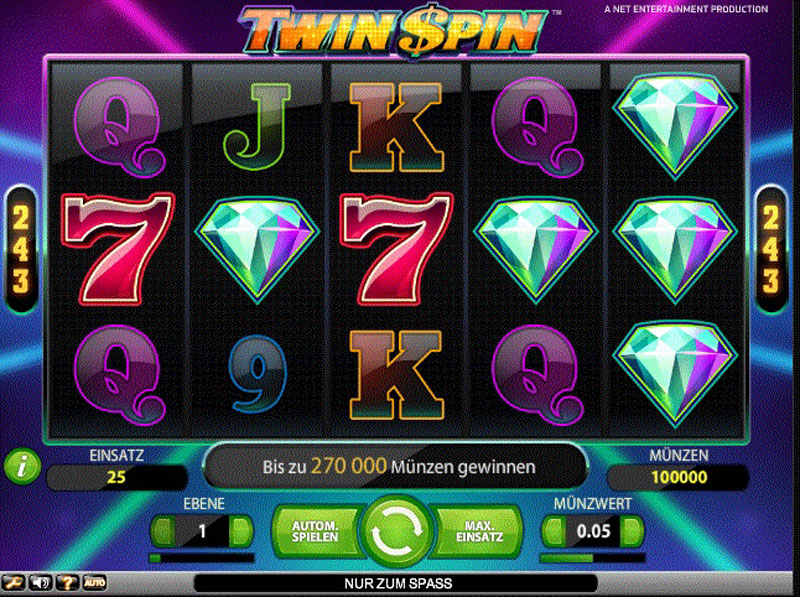Click the Ebene level slider bar
This screenshot has width=800, height=597.
[x=202, y=558]
